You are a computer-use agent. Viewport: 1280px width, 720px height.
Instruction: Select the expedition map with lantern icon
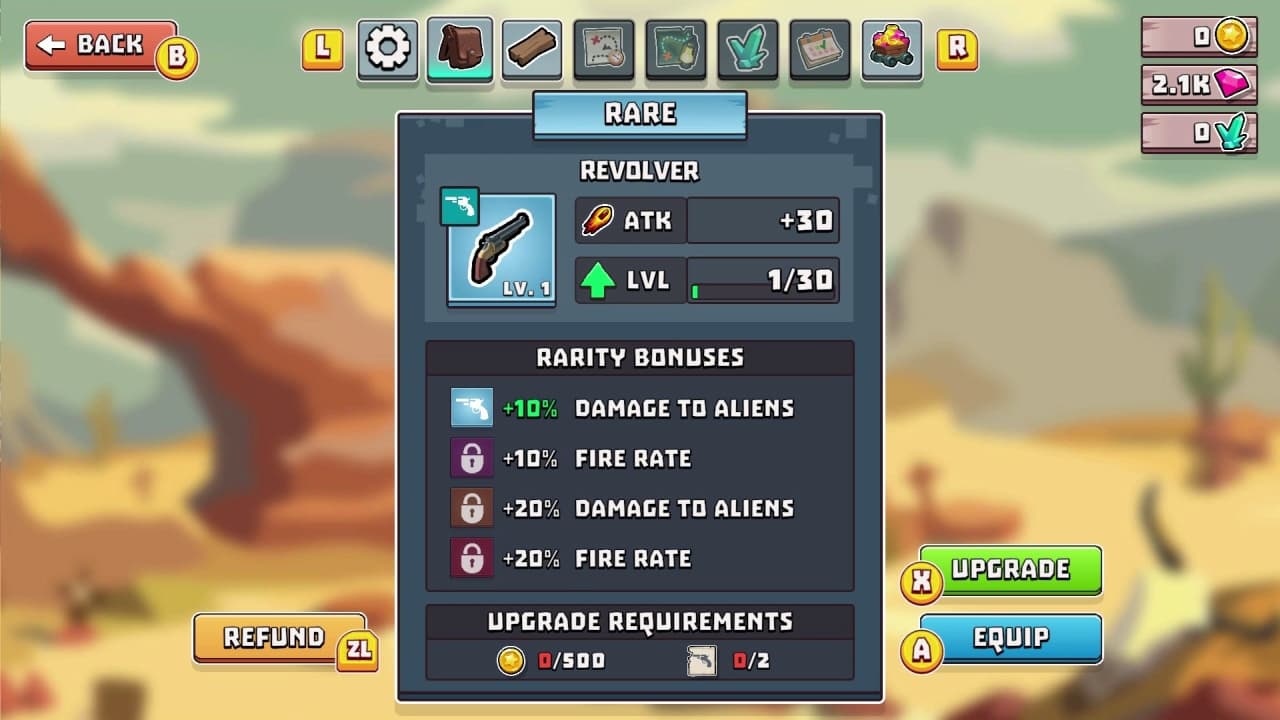point(675,49)
